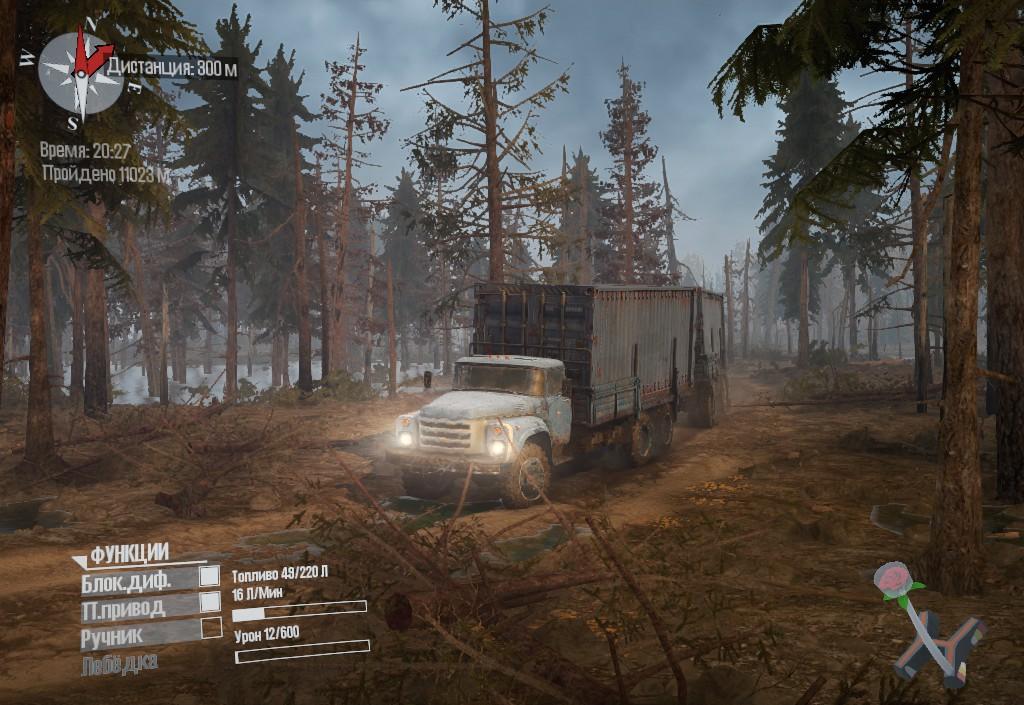
Task: Collapse the ФУНКЦИИ panel header
Action: point(129,553)
